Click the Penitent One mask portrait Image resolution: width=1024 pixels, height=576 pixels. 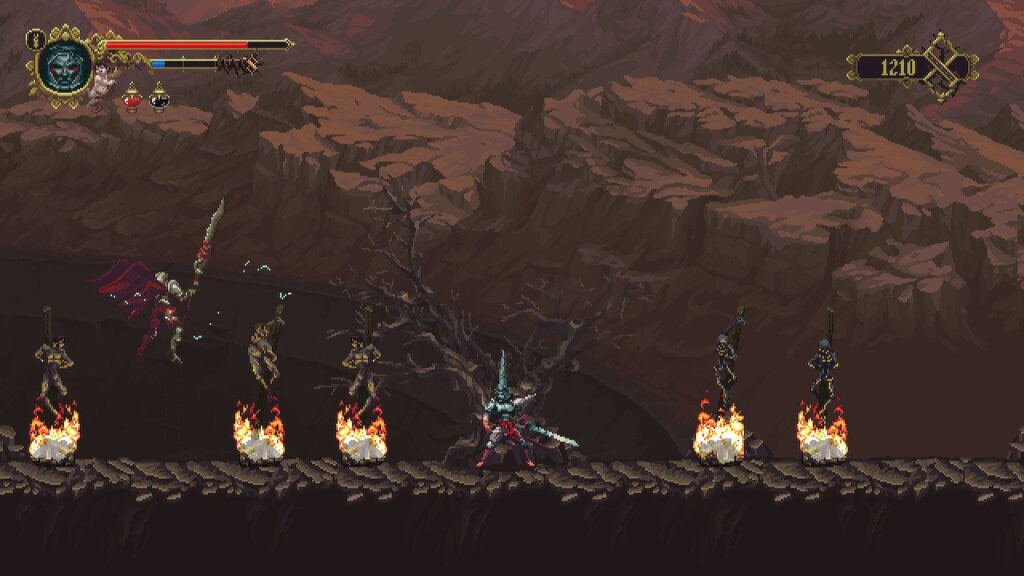[64, 66]
